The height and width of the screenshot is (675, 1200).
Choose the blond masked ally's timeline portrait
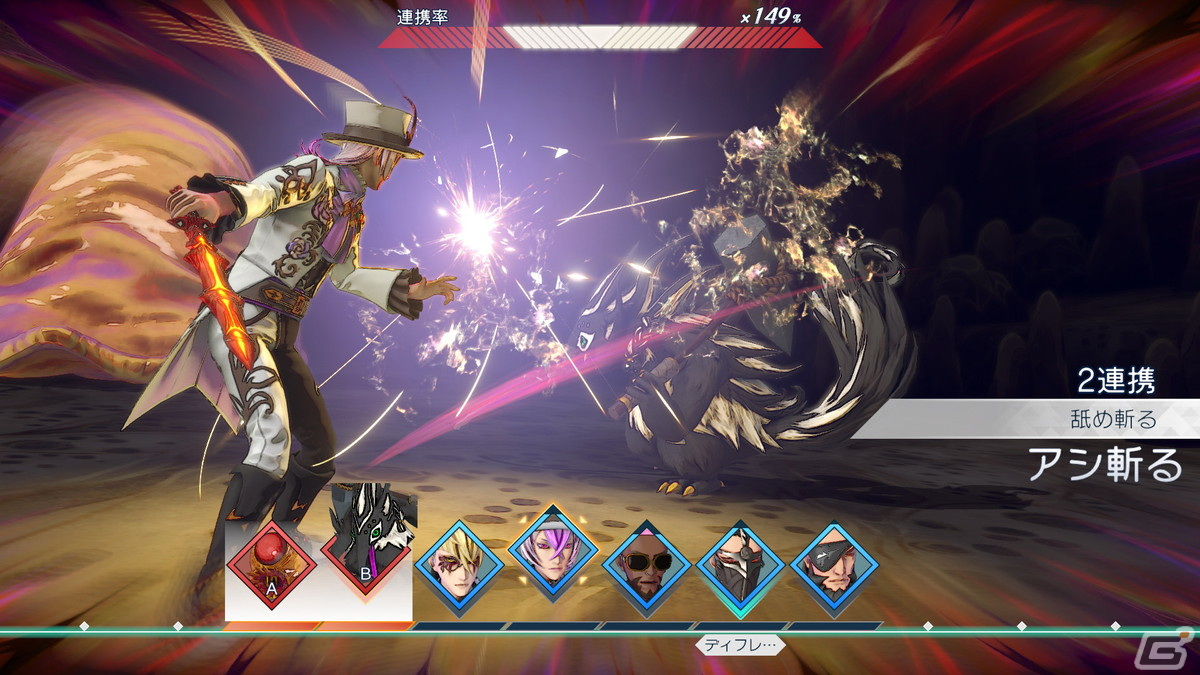[459, 566]
